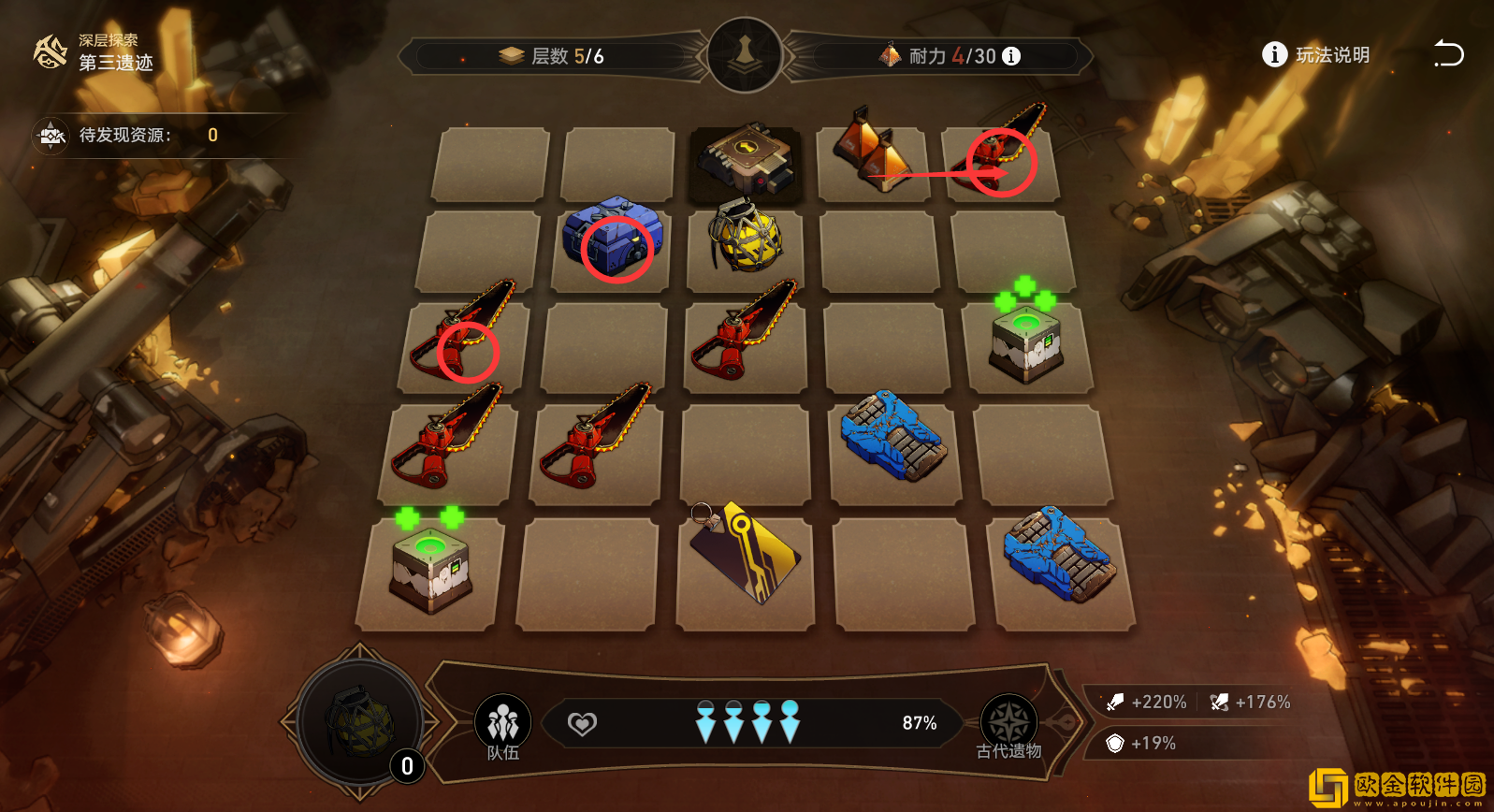Show the 耐力 endurance info tooltip icon
This screenshot has width=1494, height=812.
[x=1011, y=56]
